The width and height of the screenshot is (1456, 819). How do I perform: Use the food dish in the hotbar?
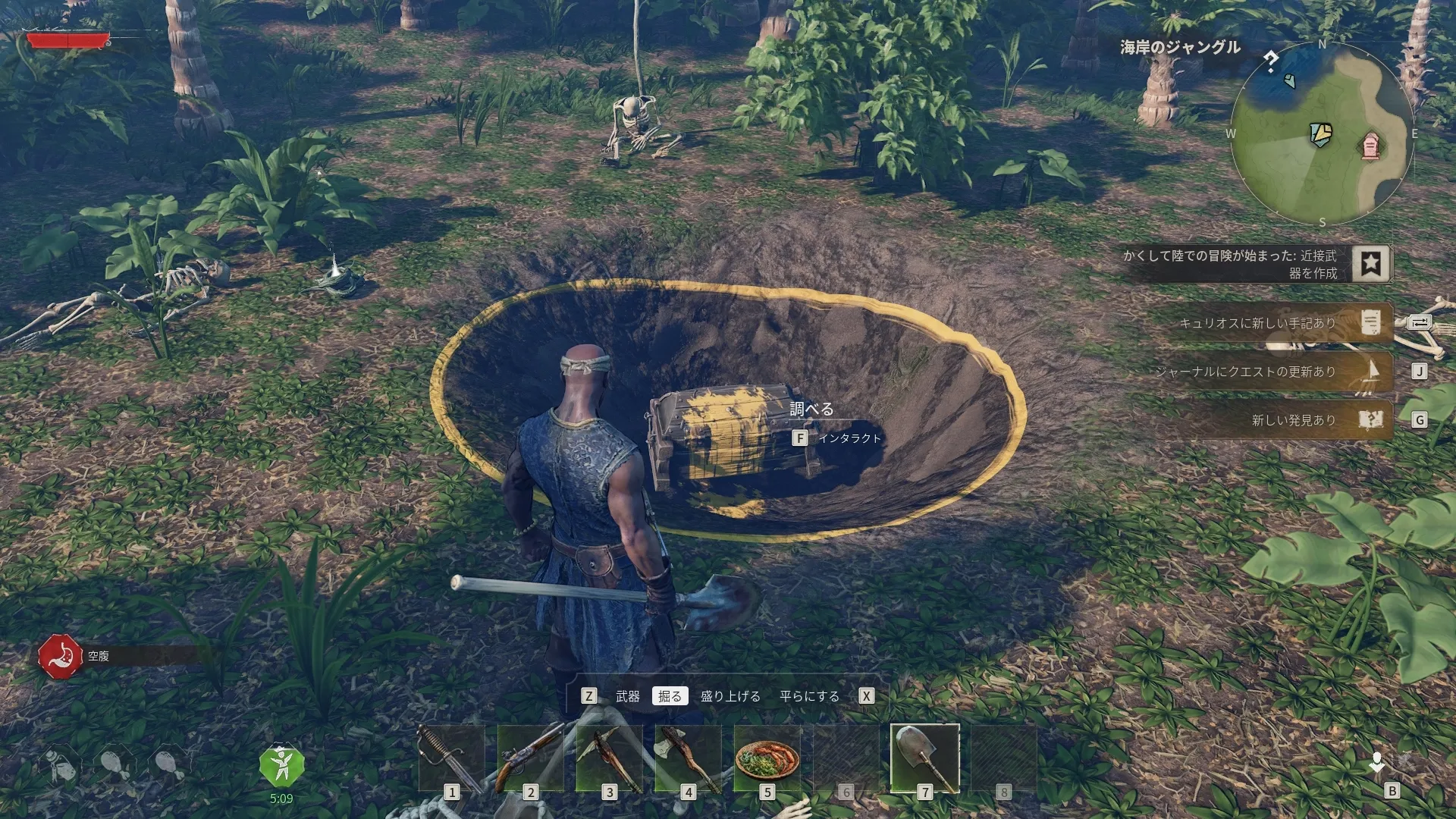point(767,758)
